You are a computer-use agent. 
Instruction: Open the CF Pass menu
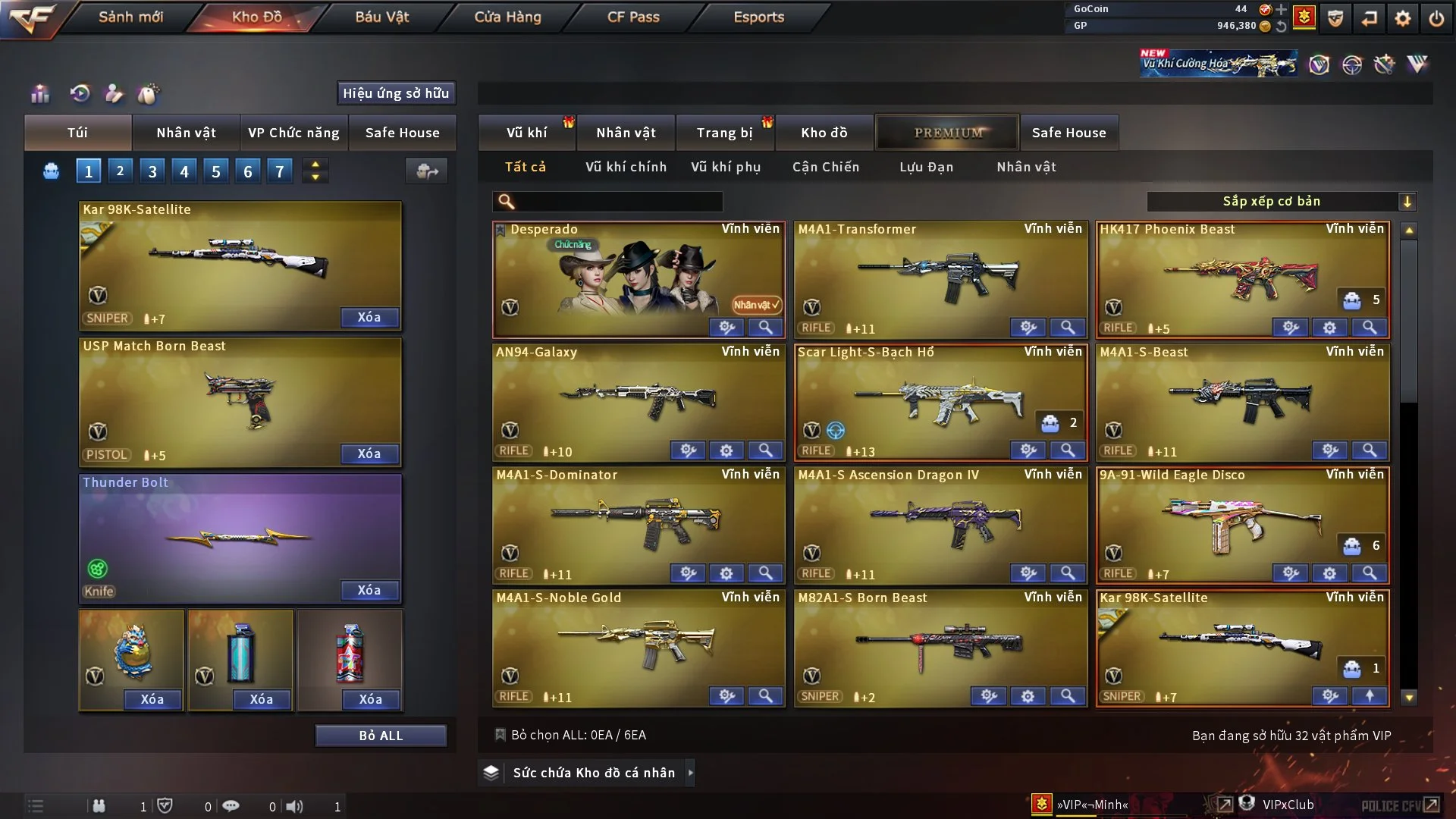(633, 17)
